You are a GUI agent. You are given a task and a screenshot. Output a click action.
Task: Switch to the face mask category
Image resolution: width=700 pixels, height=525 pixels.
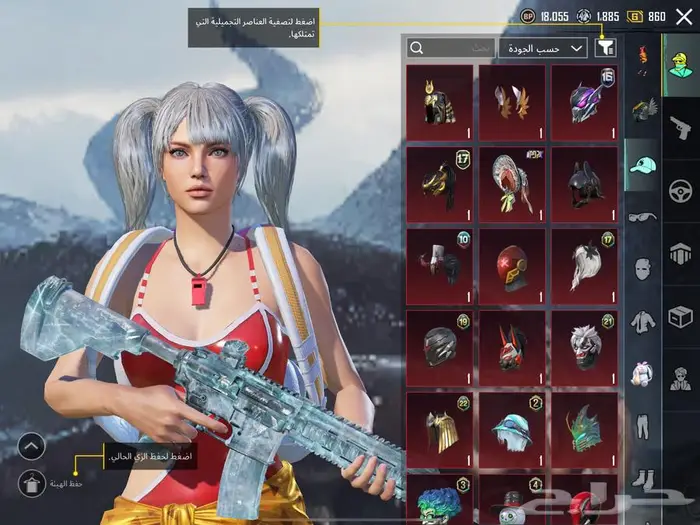[x=643, y=269]
